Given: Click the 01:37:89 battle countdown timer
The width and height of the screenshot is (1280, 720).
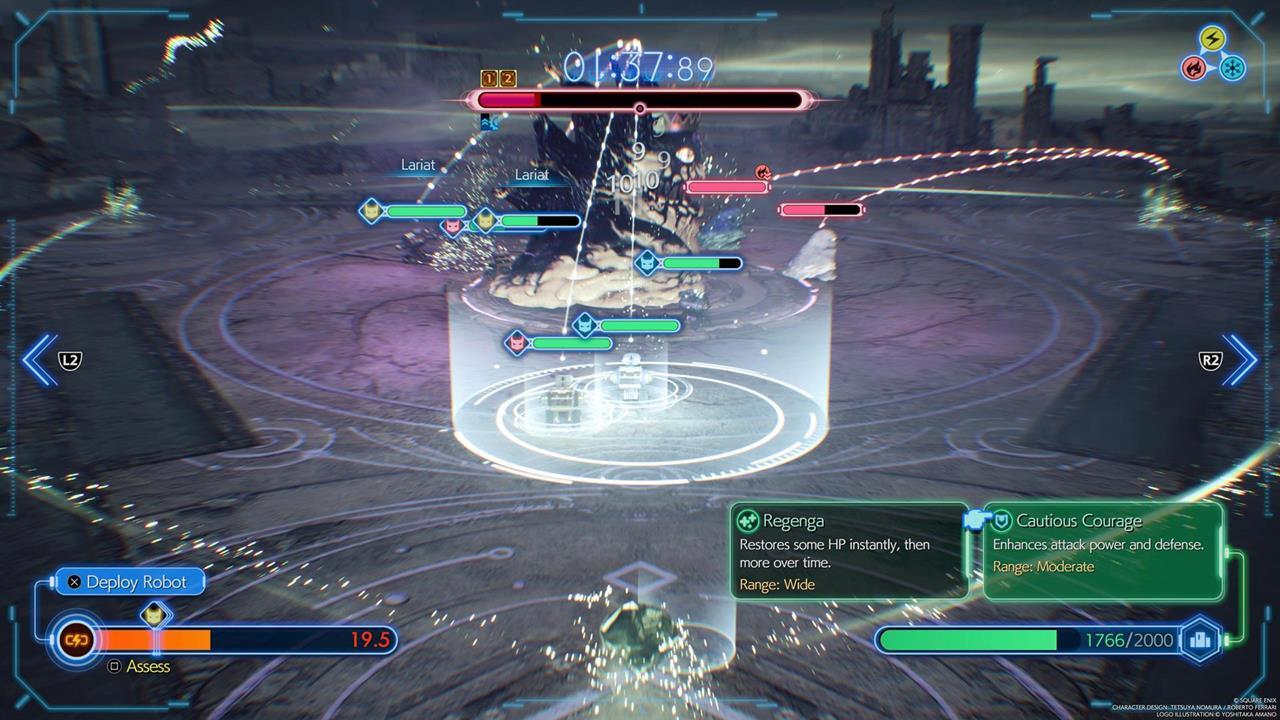Looking at the screenshot, I should click(x=638, y=65).
